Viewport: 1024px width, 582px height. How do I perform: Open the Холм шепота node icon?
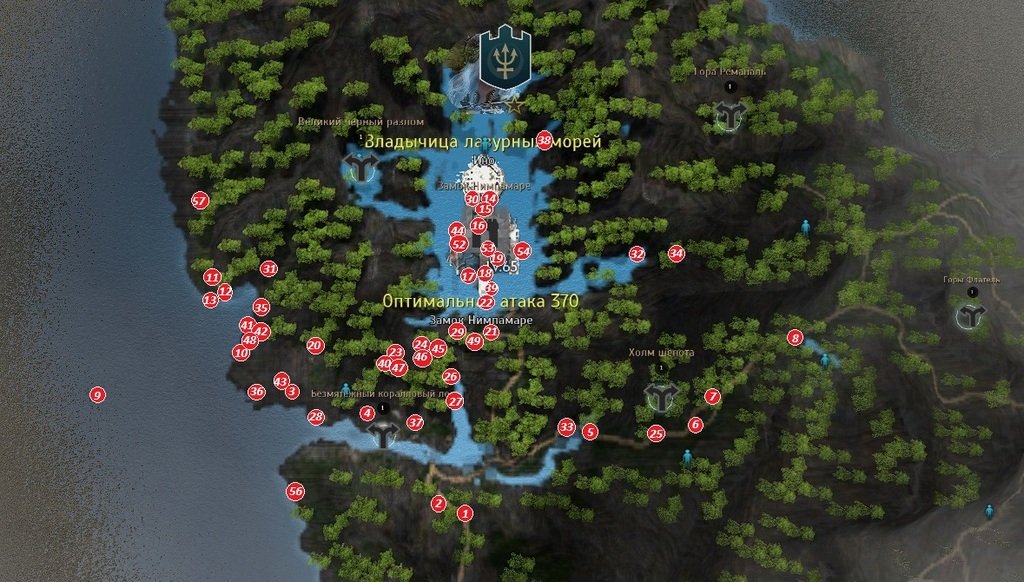pos(661,396)
